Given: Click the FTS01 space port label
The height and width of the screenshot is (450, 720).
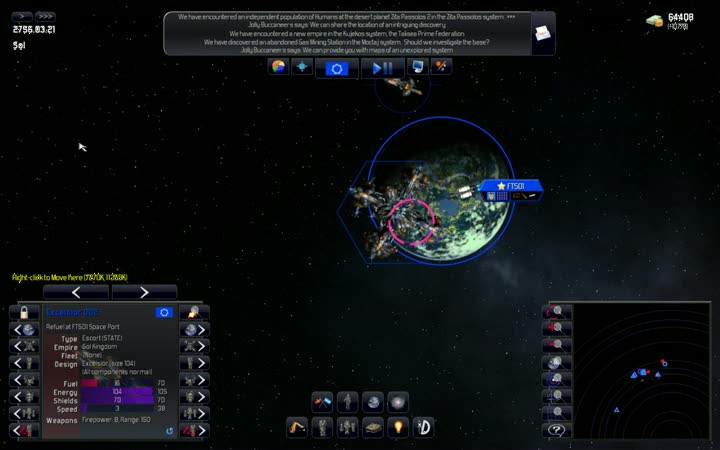Looking at the screenshot, I should click(512, 186).
